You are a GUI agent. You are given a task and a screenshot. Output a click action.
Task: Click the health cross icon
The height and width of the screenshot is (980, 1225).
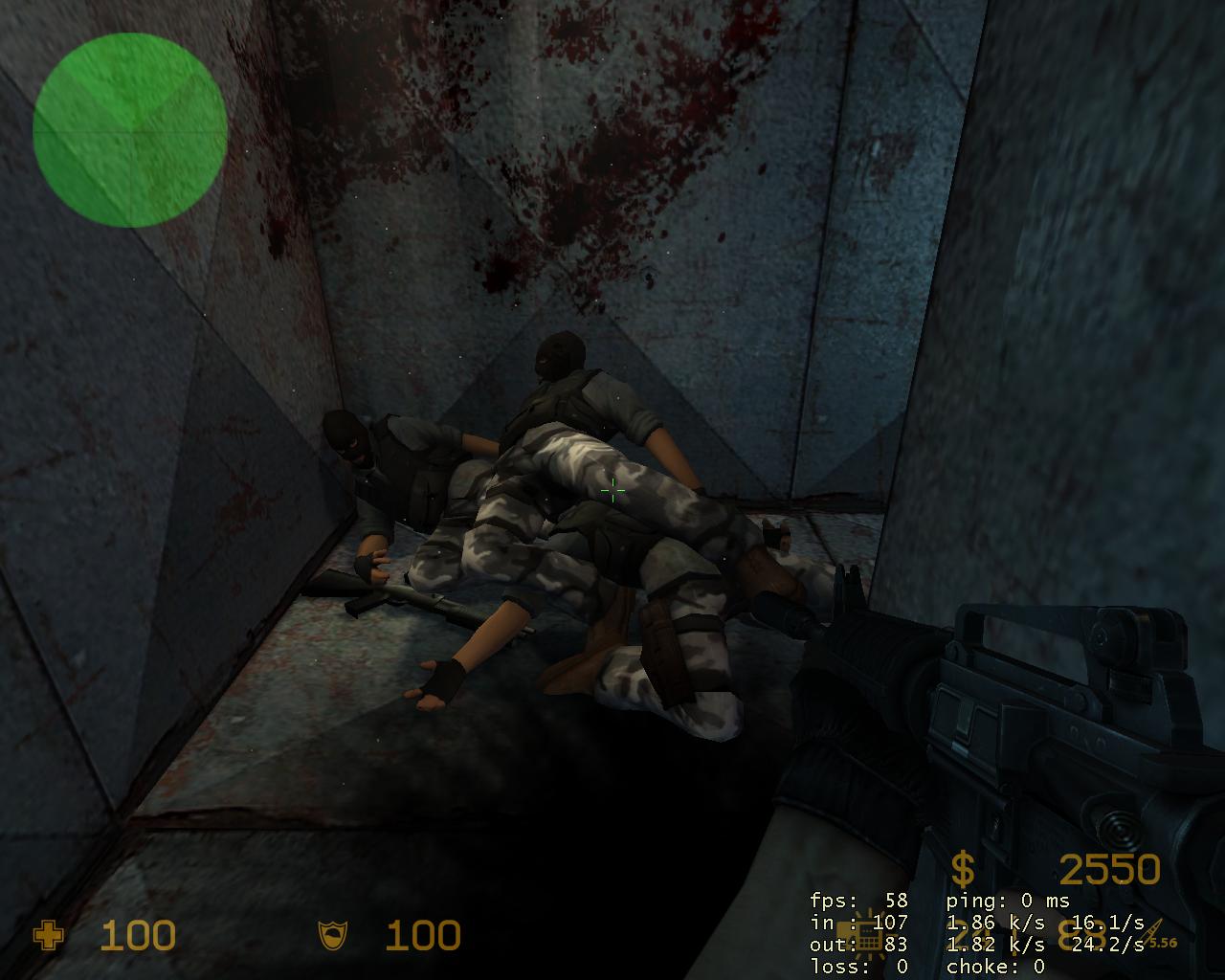(x=48, y=935)
